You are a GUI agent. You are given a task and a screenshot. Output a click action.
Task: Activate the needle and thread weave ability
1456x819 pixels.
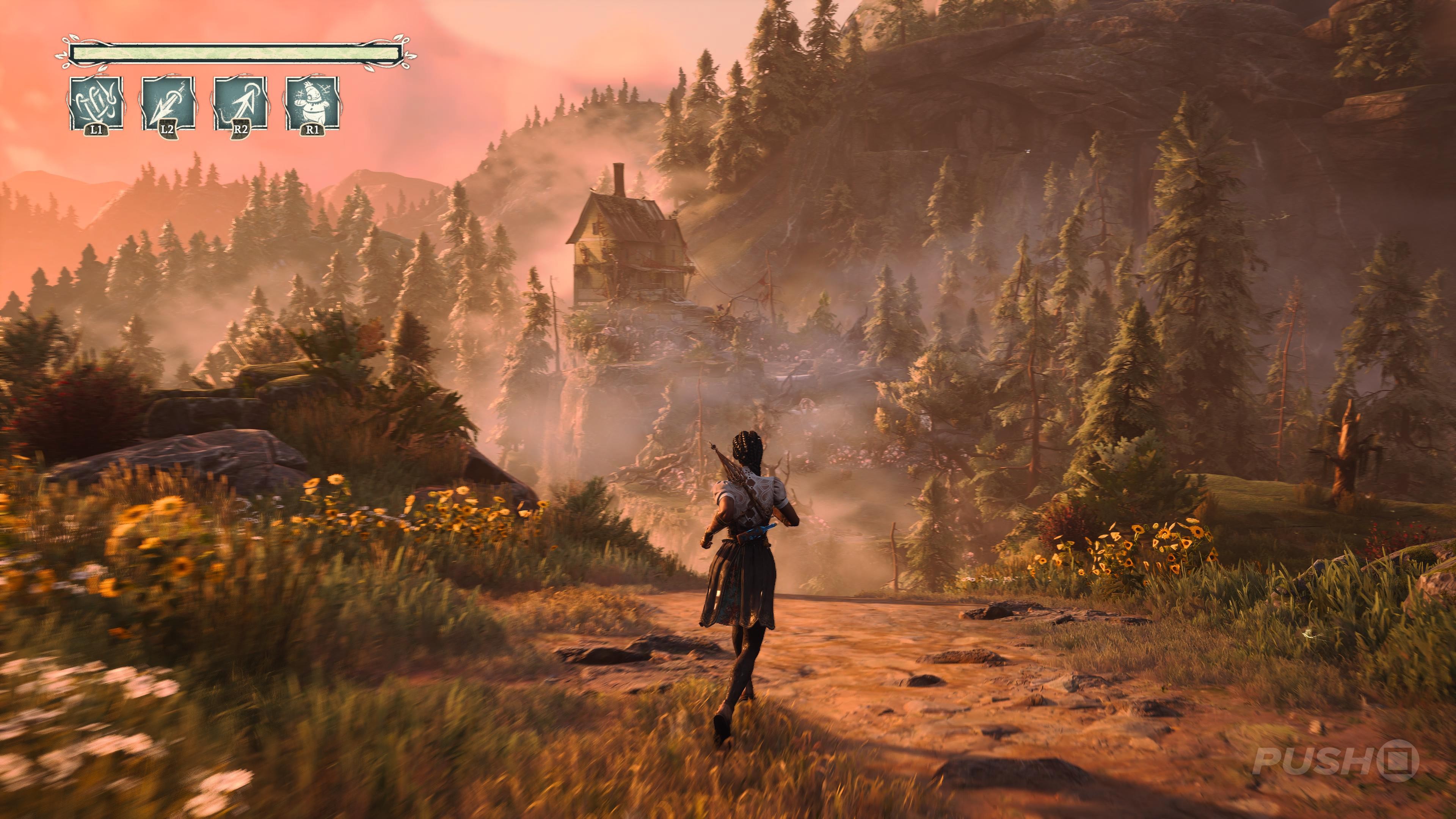[x=96, y=104]
